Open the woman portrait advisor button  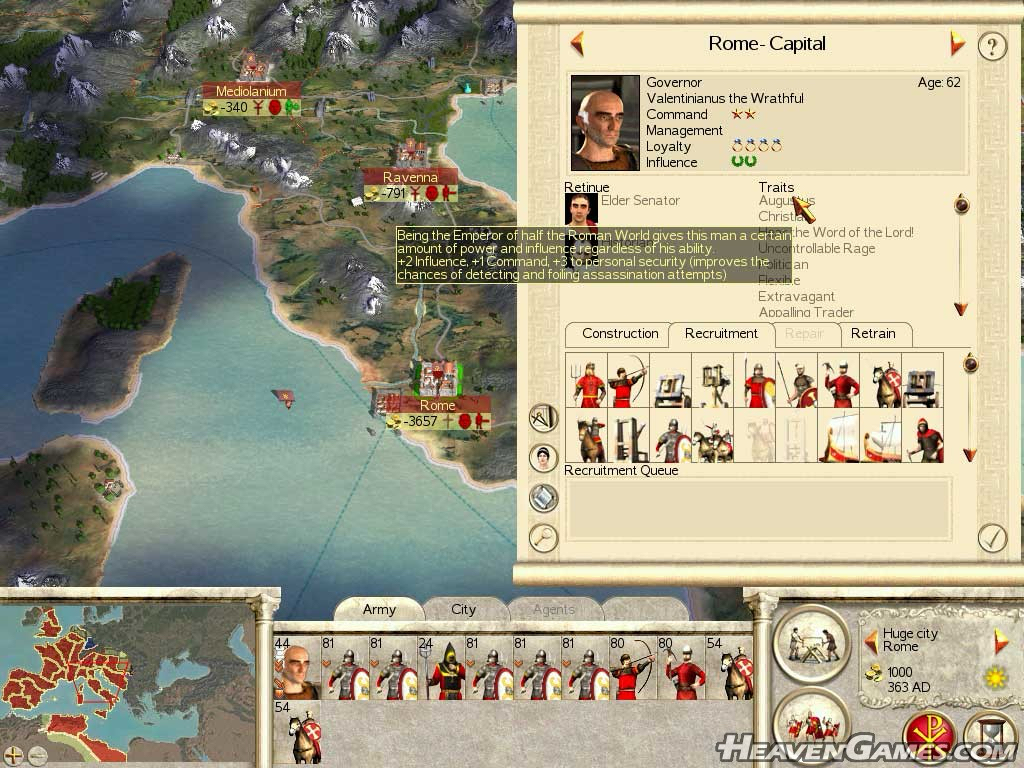[x=543, y=458]
